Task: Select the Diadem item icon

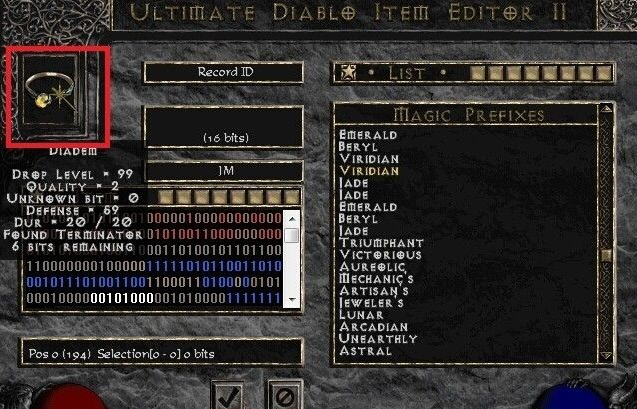Action: [55, 94]
